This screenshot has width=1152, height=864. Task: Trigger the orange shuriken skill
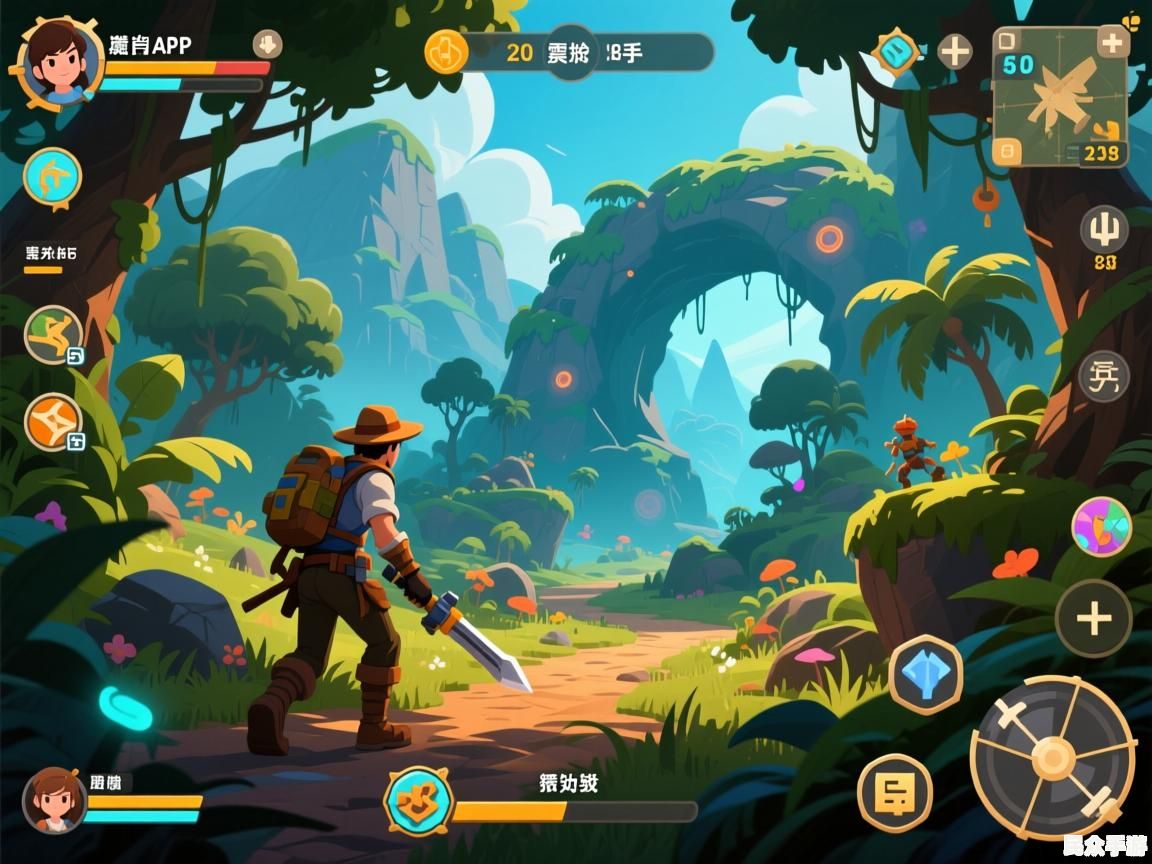(x=52, y=422)
